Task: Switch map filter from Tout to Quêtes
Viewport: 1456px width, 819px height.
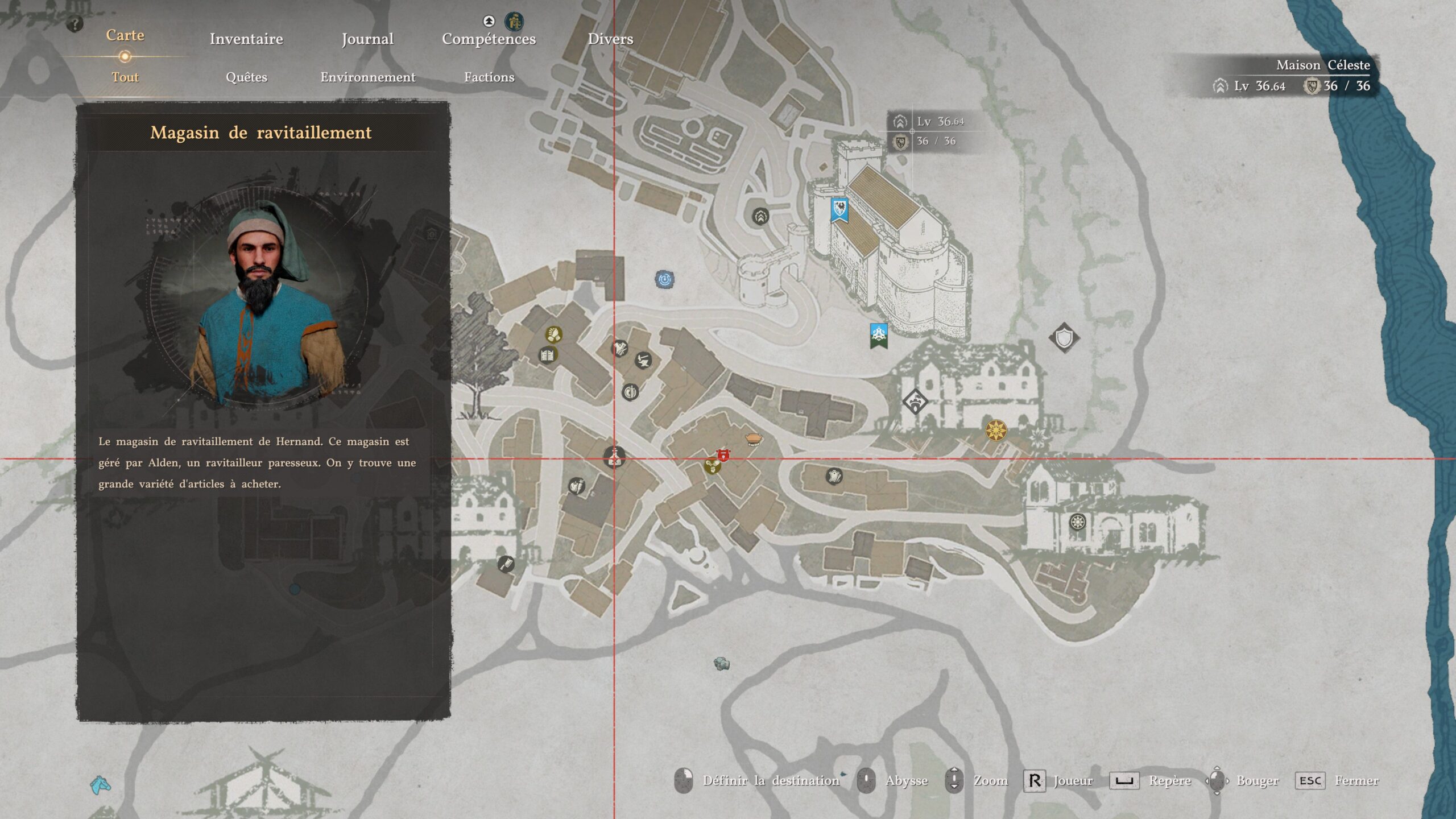Action: 246,78
